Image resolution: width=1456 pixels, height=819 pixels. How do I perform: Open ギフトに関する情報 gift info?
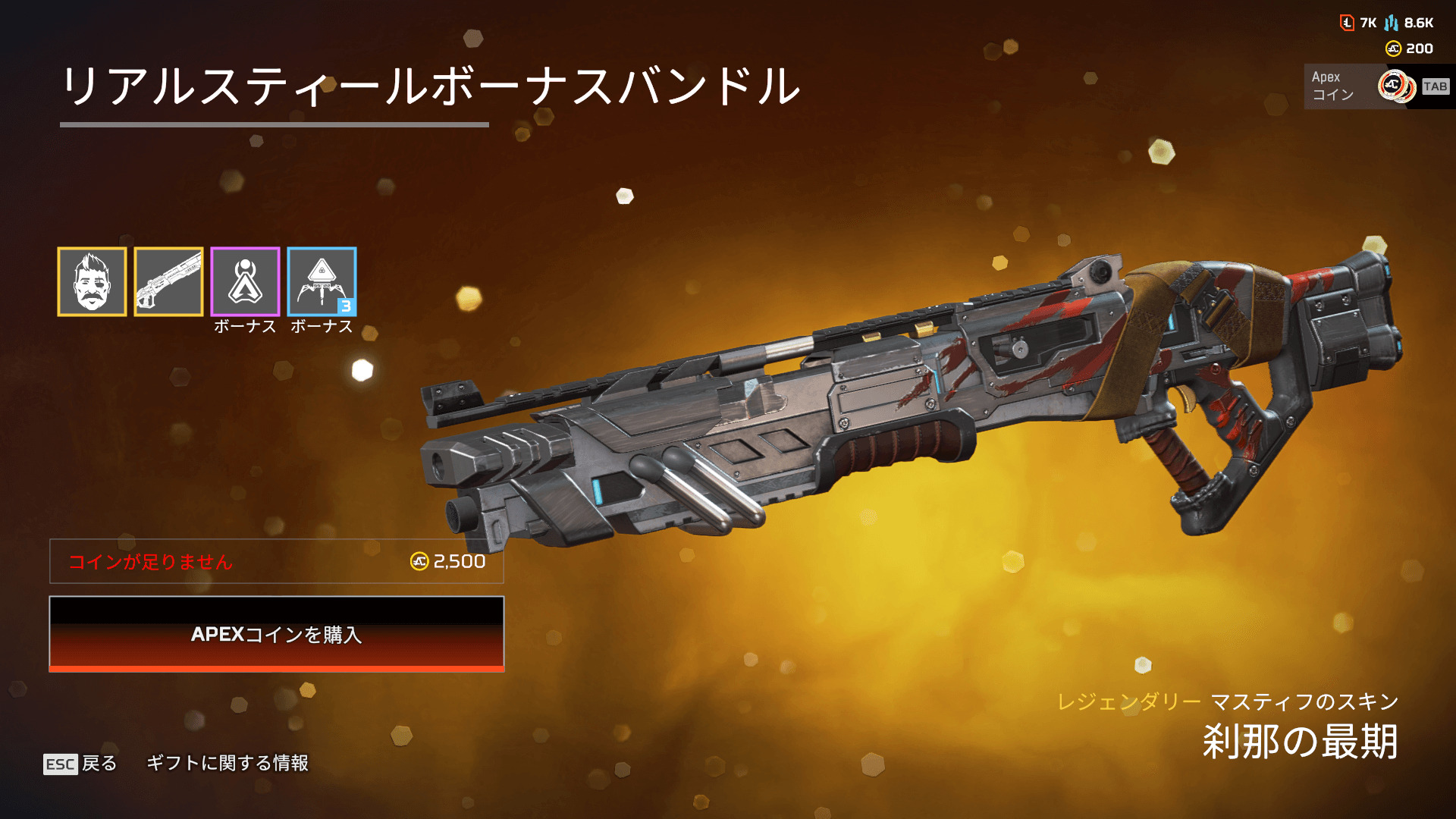point(227,763)
